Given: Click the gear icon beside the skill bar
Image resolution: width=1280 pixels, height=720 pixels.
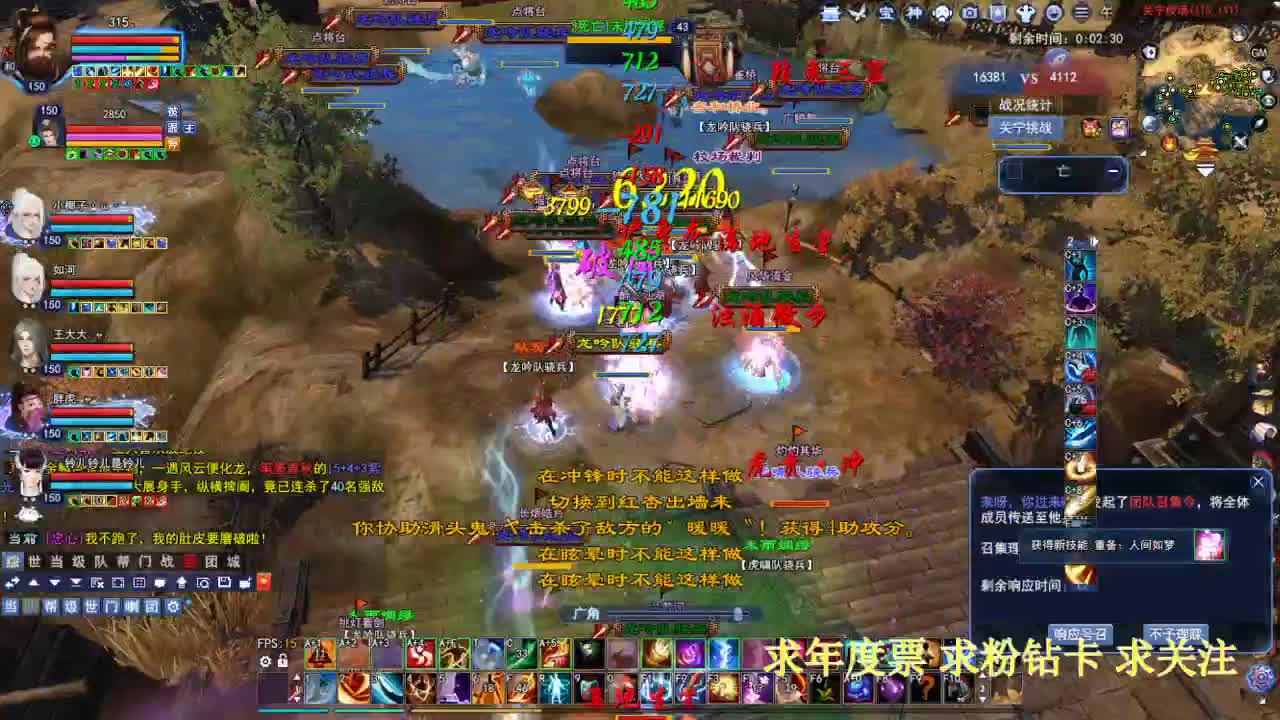Looking at the screenshot, I should click(265, 662).
